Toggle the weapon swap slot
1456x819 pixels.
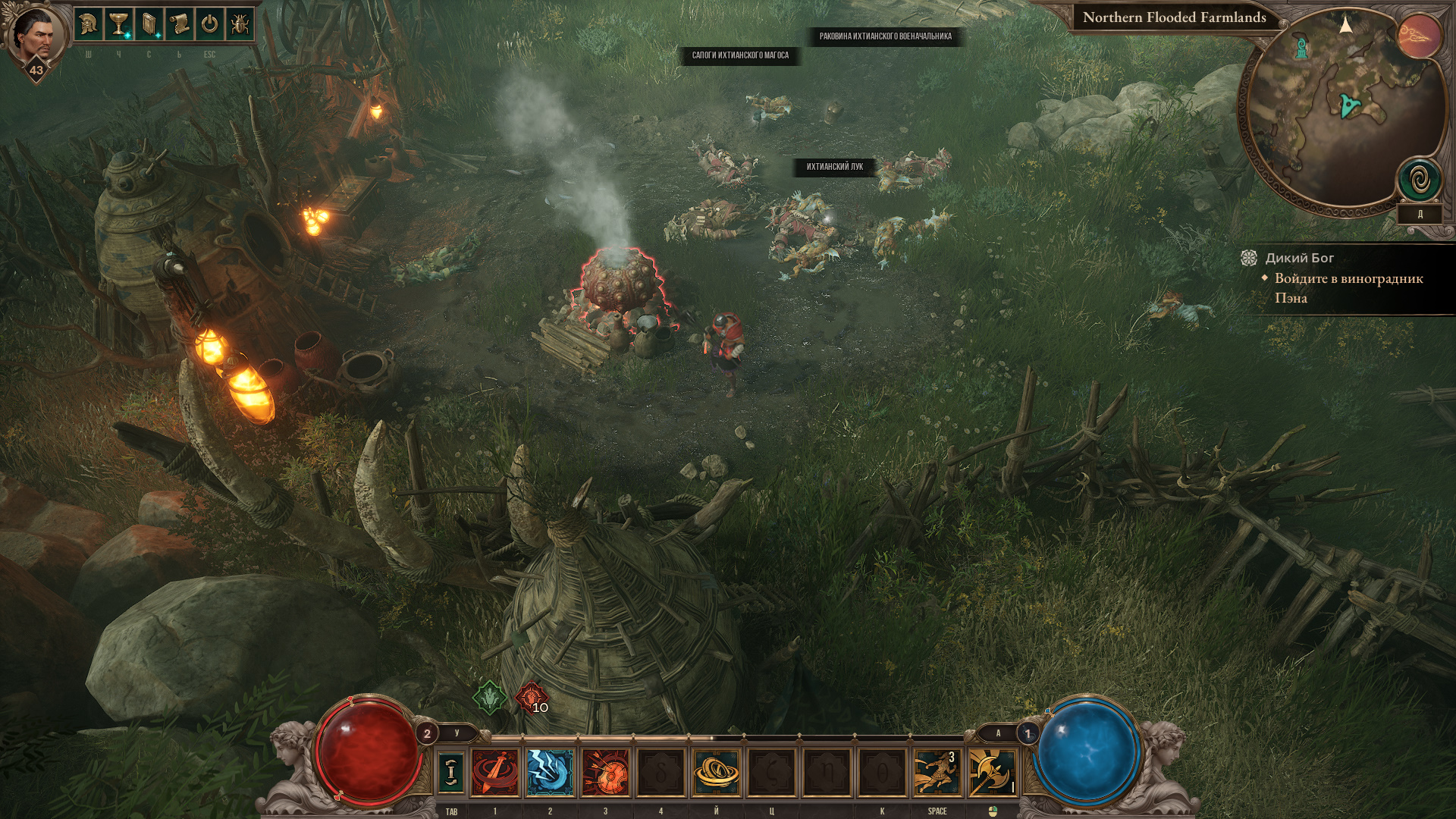tap(451, 772)
